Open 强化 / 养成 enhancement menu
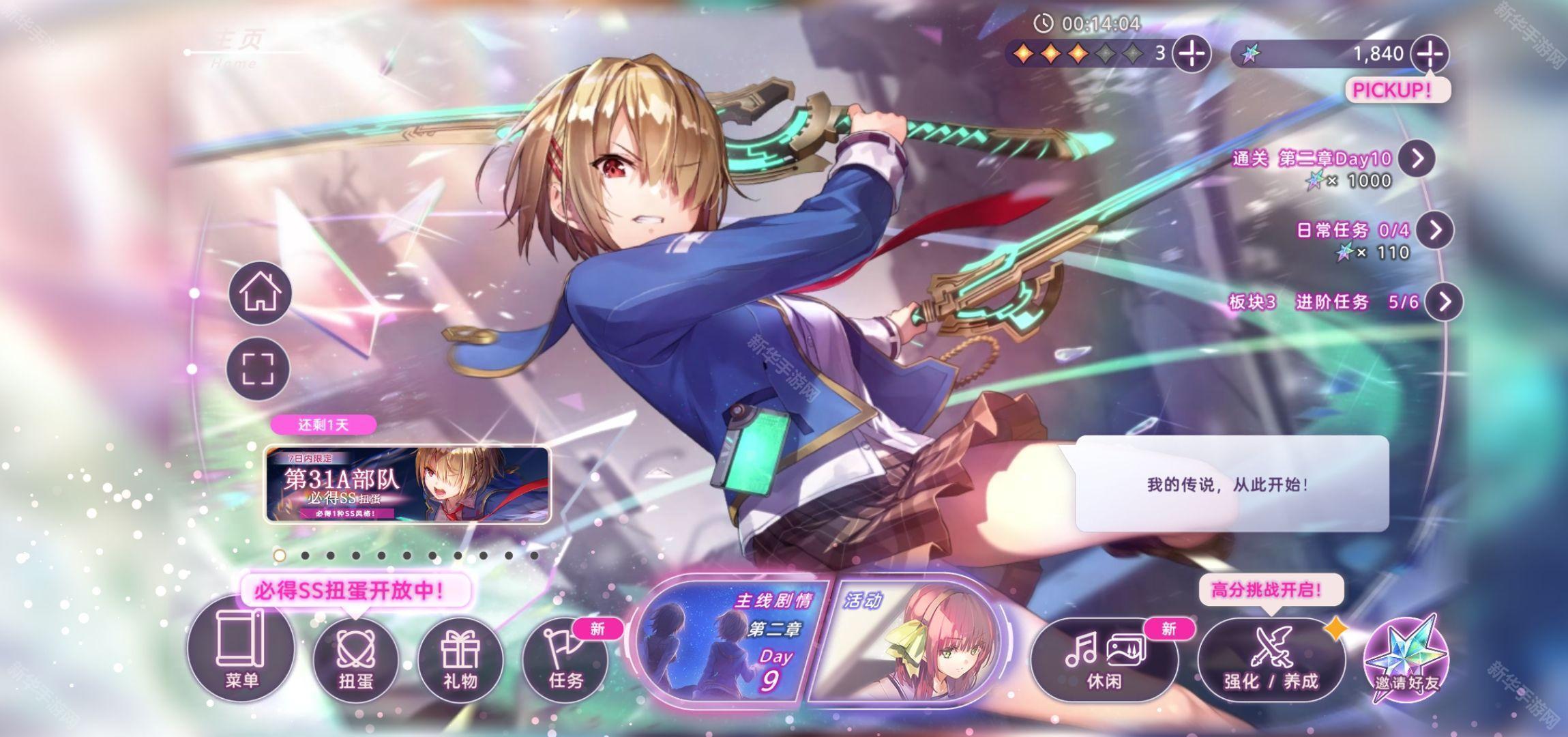 1271,659
